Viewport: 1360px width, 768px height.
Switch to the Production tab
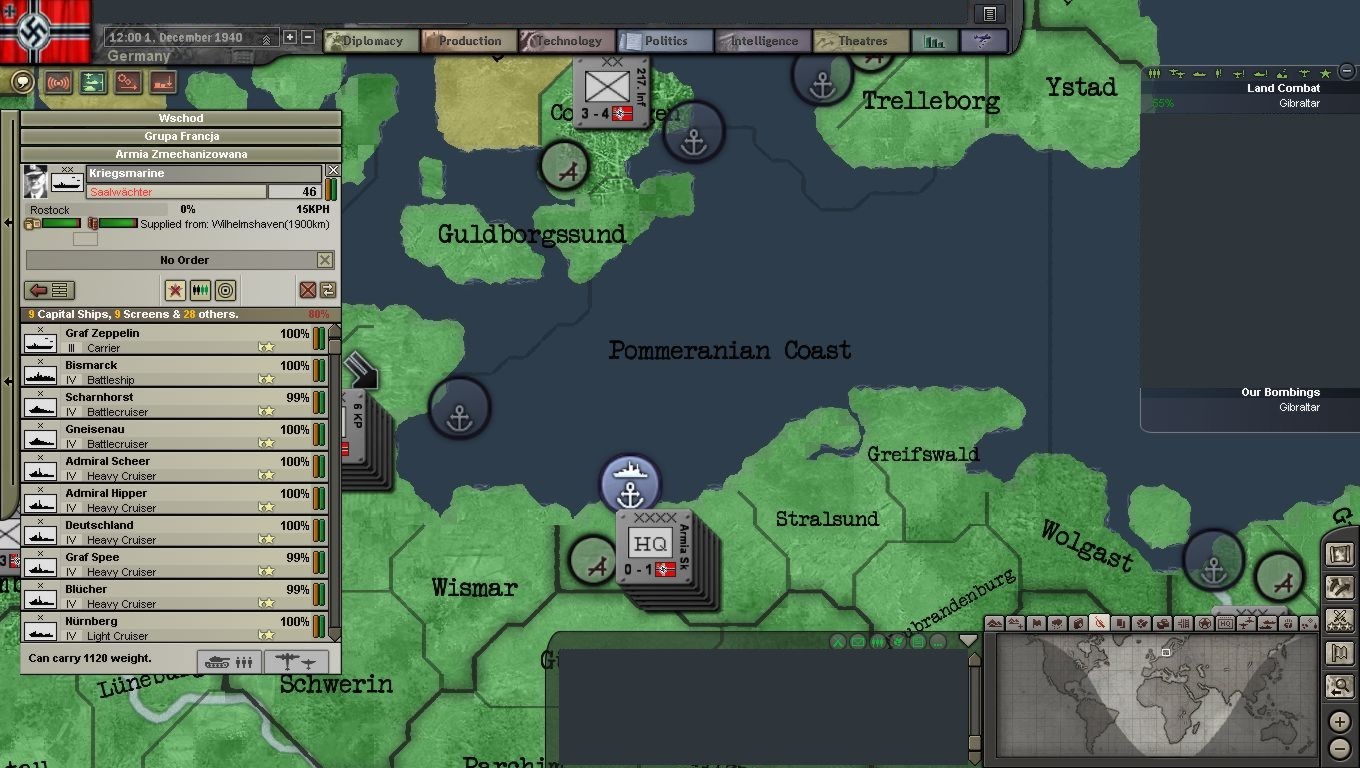[464, 41]
